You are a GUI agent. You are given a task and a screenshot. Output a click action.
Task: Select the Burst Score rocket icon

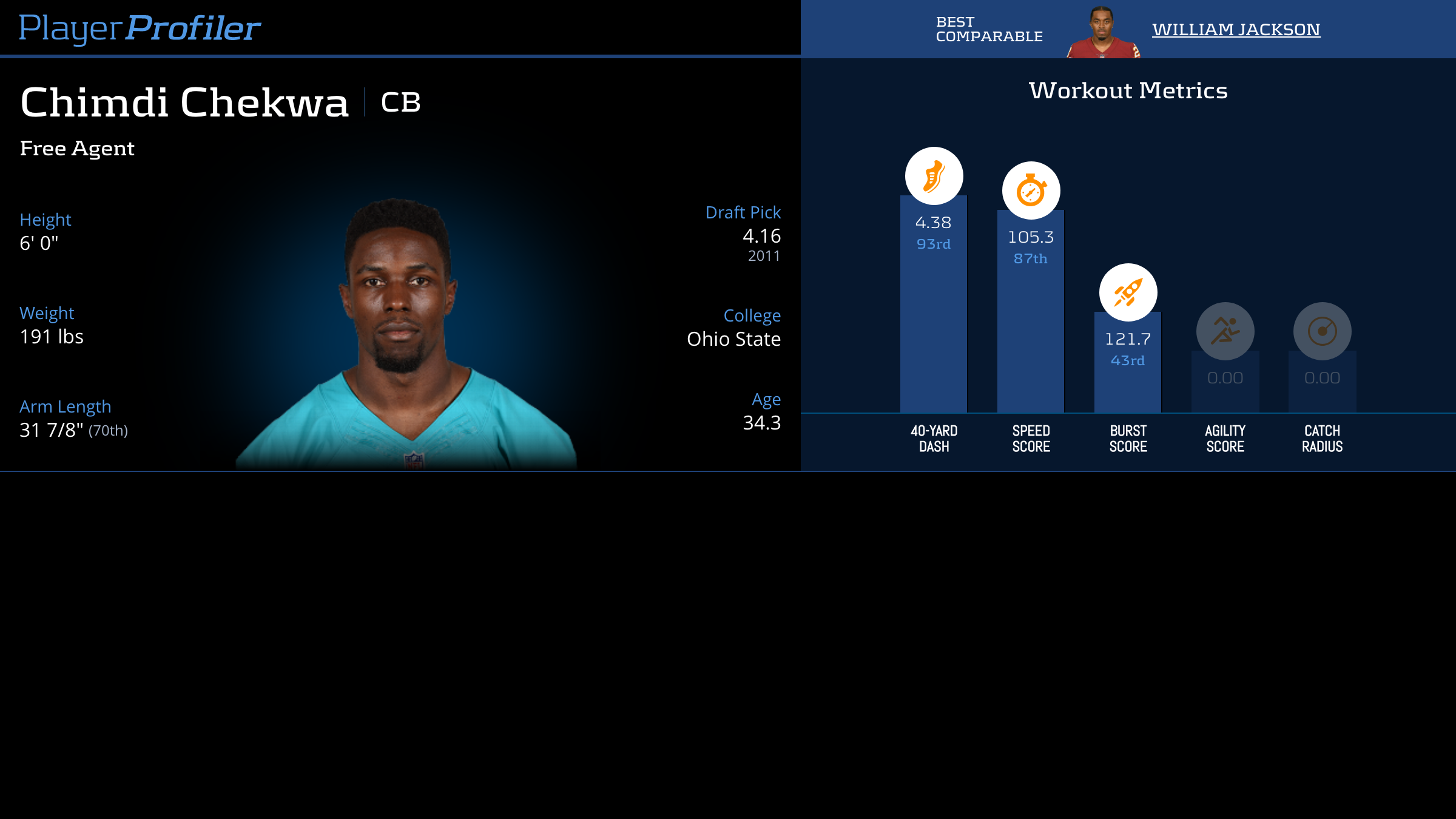pyautogui.click(x=1128, y=292)
